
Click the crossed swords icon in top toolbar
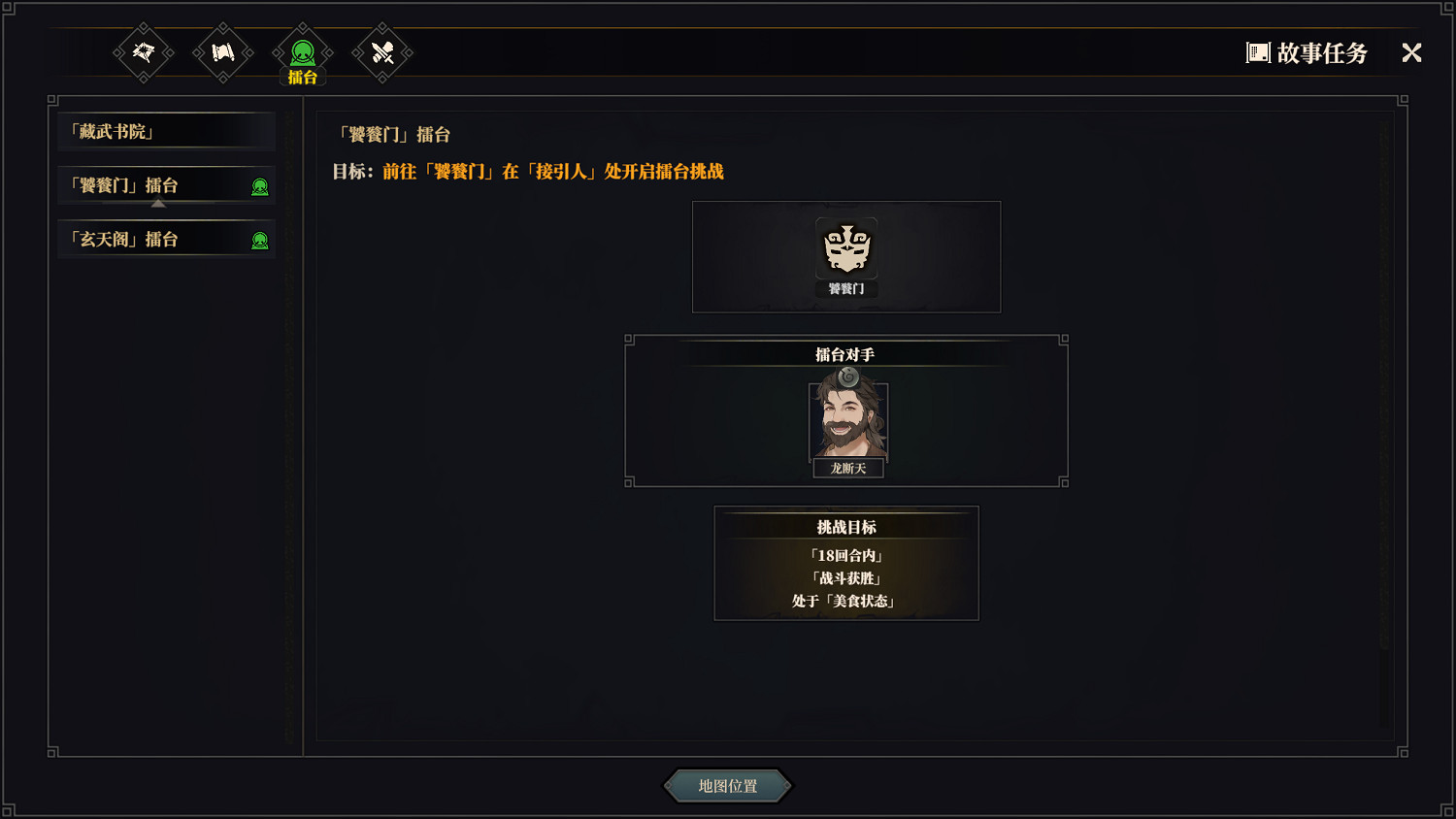(381, 53)
